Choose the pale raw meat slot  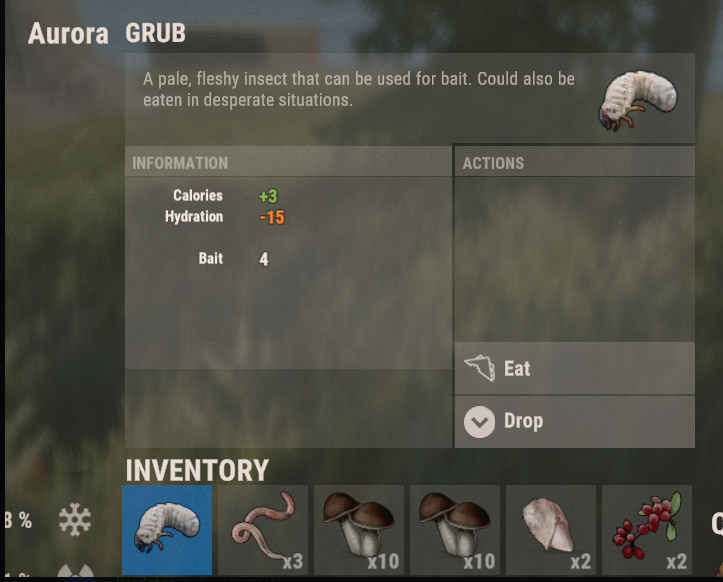point(551,530)
